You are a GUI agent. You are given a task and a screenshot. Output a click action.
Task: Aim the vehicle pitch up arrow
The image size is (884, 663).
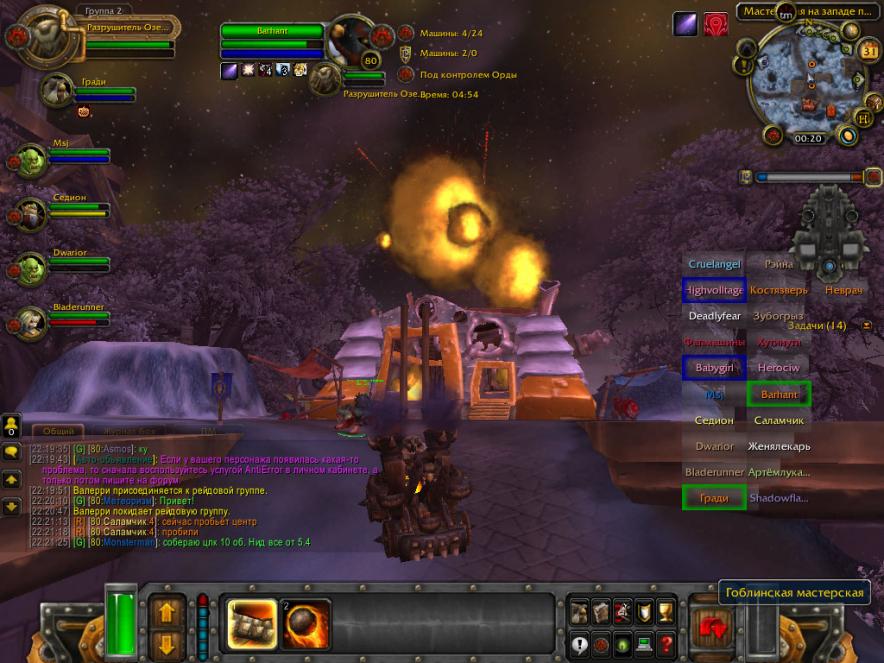tap(166, 608)
